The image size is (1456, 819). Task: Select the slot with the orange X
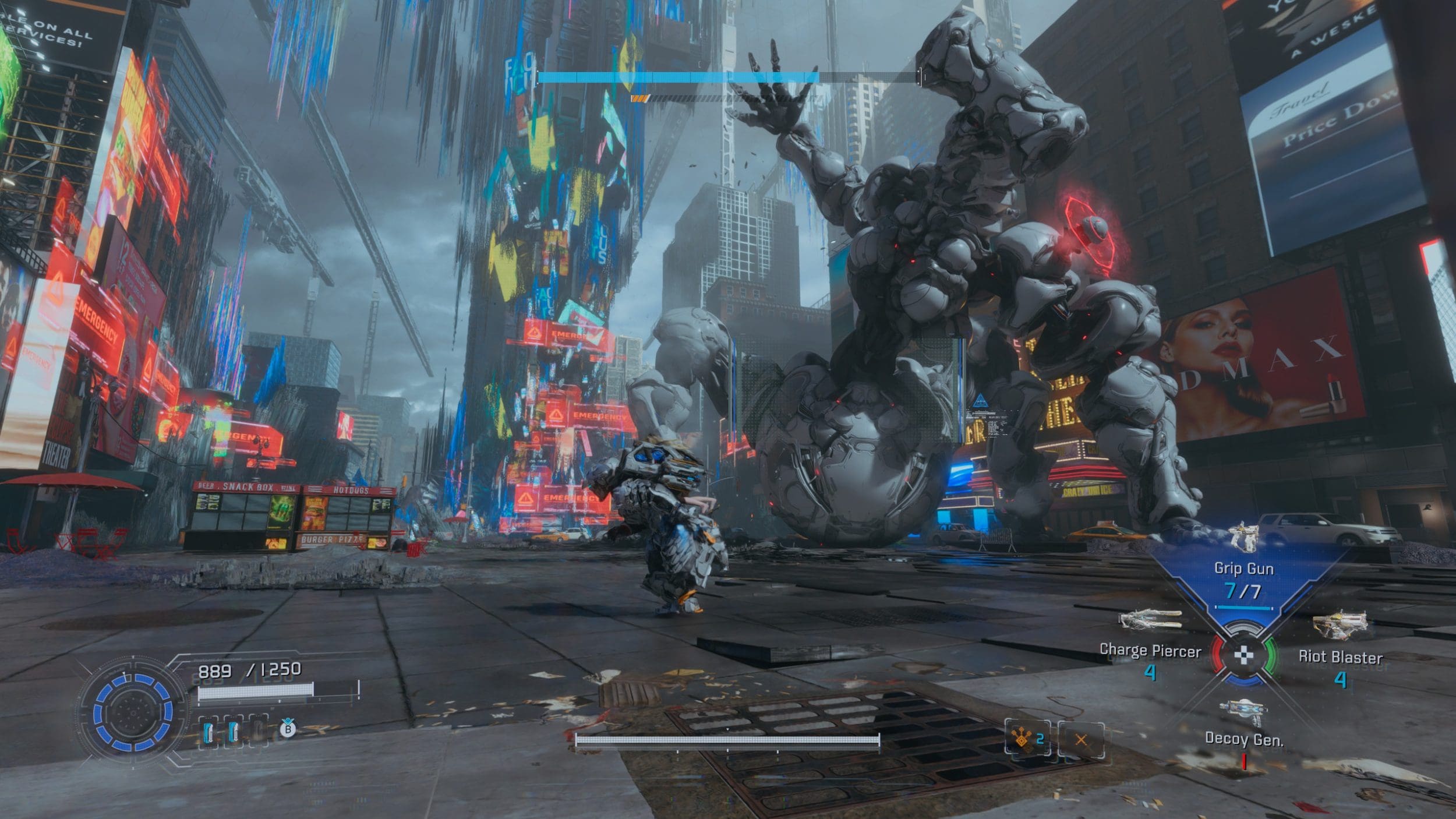click(x=1081, y=740)
